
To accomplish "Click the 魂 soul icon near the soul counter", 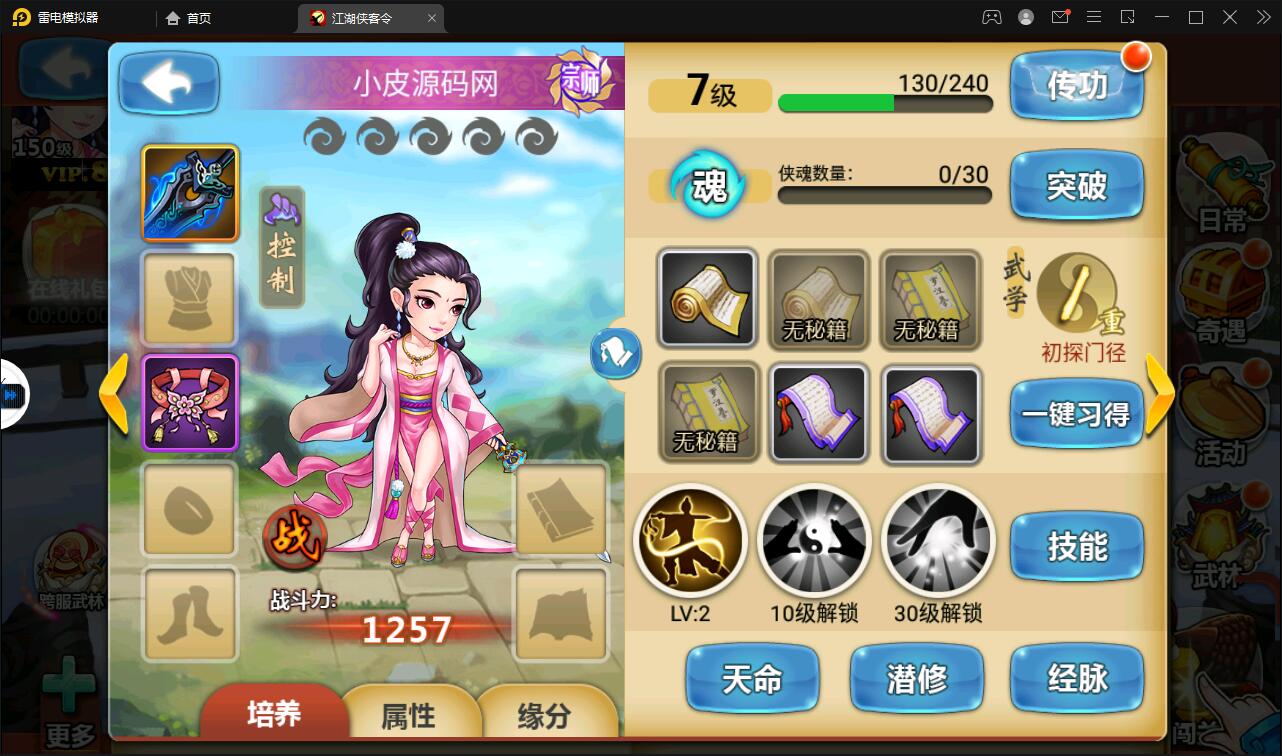I will pos(709,185).
